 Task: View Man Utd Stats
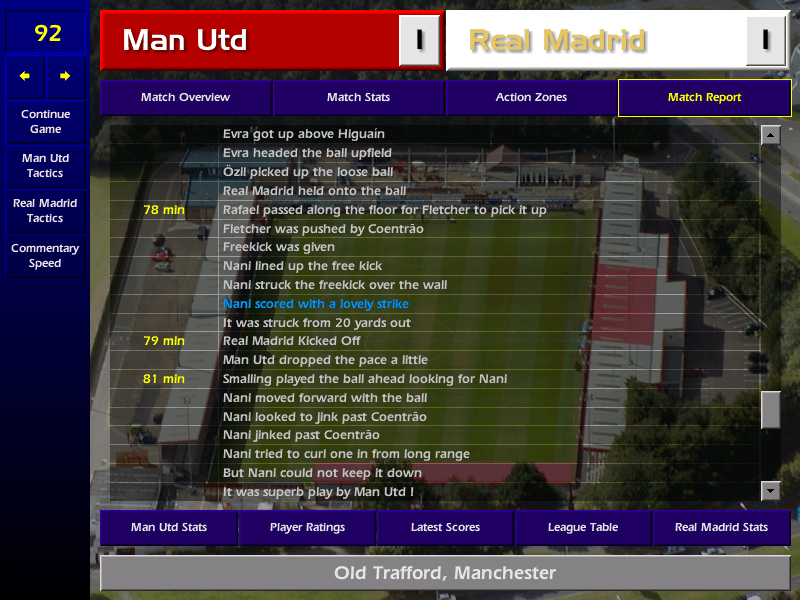(x=168, y=527)
